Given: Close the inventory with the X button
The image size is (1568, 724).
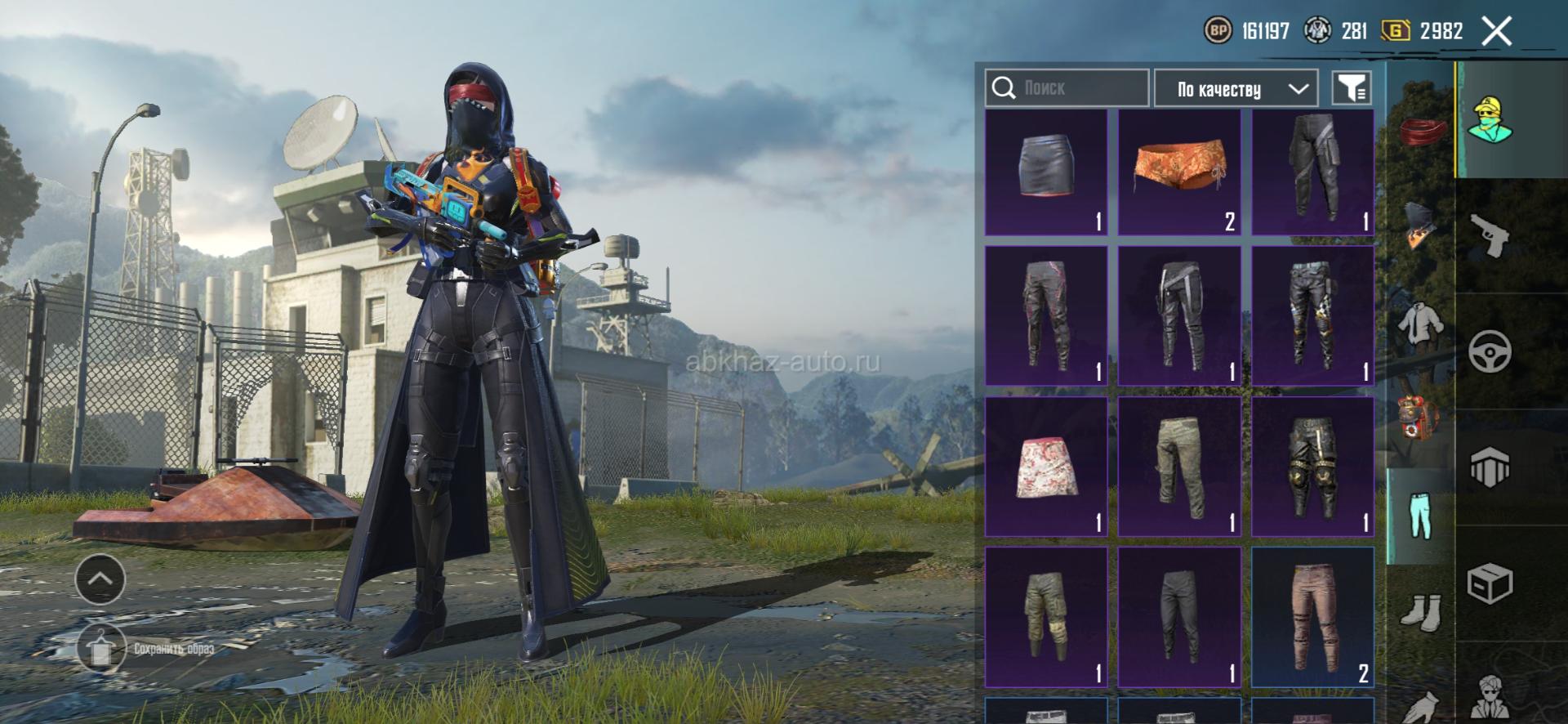Looking at the screenshot, I should click(x=1496, y=32).
